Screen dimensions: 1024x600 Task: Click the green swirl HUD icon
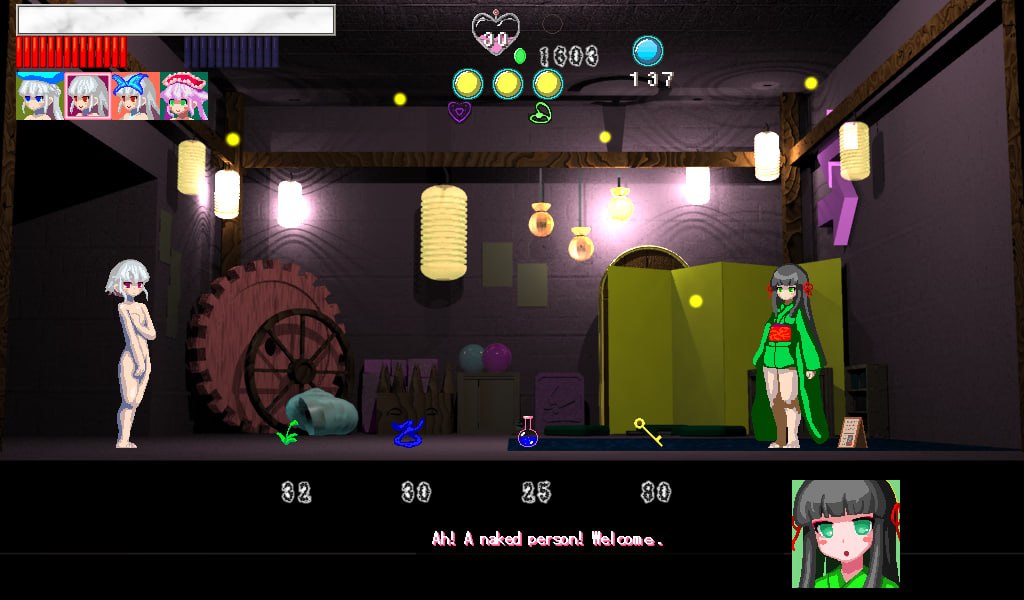(x=541, y=112)
